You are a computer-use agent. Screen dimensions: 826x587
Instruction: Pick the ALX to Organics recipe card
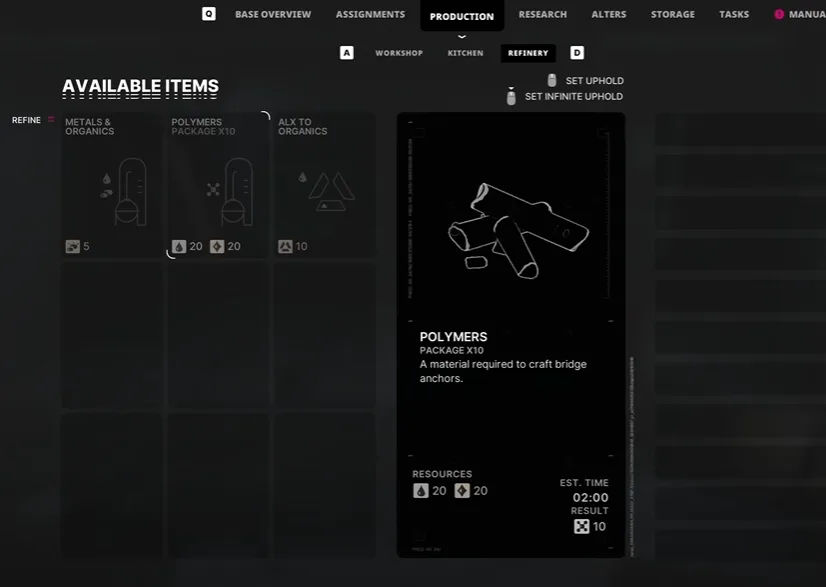tap(325, 186)
